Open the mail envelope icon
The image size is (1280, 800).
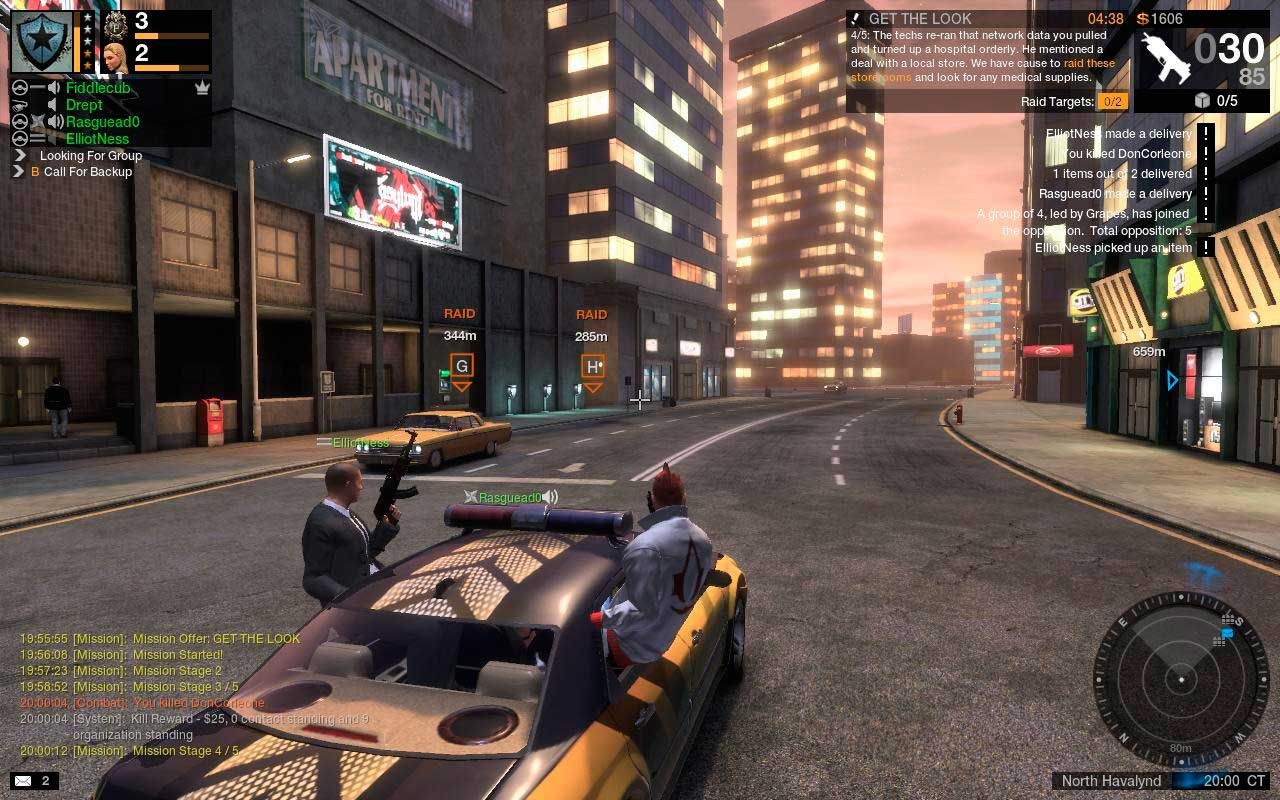(x=23, y=781)
